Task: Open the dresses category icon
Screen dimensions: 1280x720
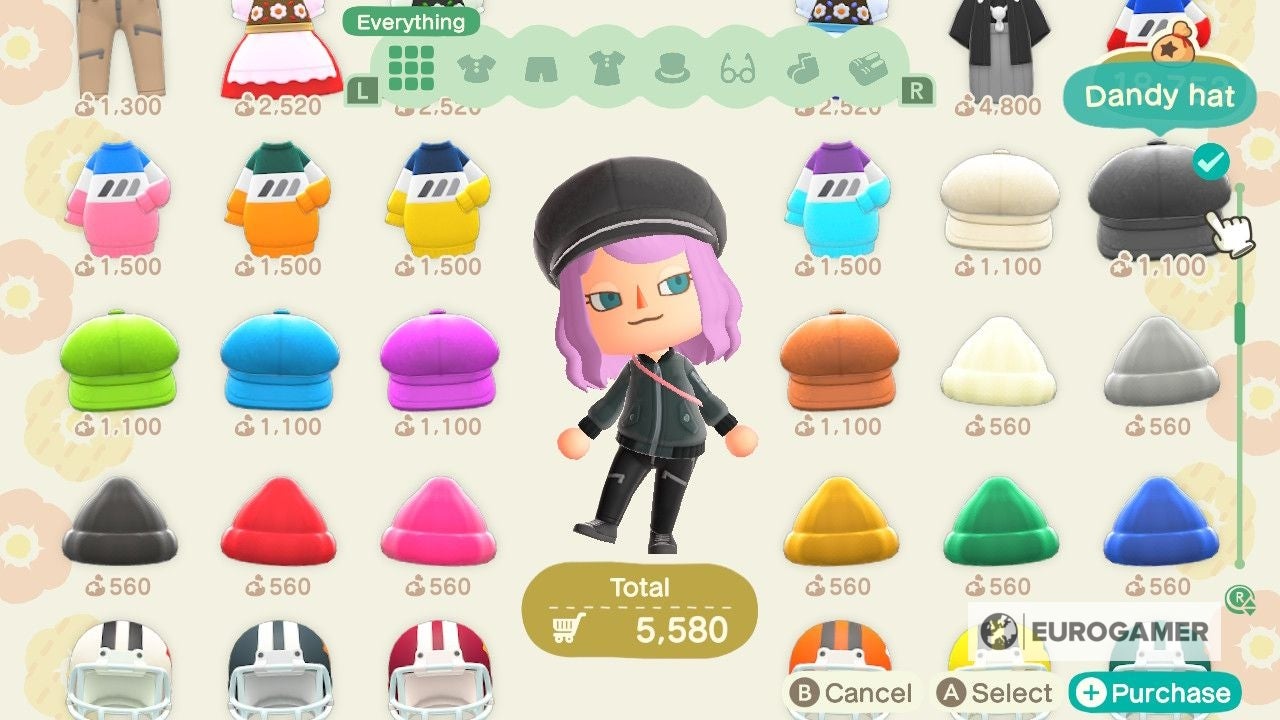Action: pos(606,68)
